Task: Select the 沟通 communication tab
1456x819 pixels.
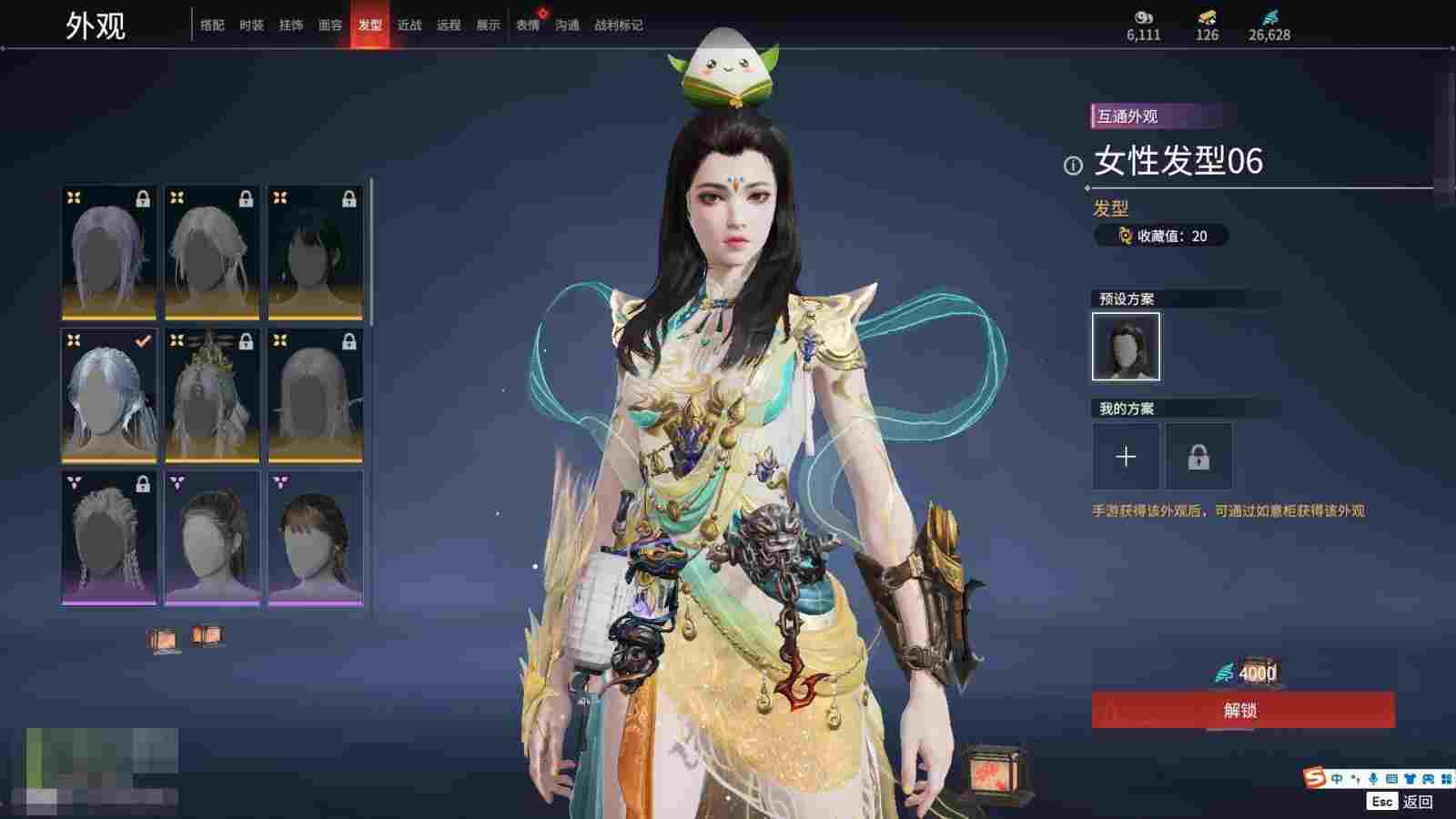Action: coord(567,25)
